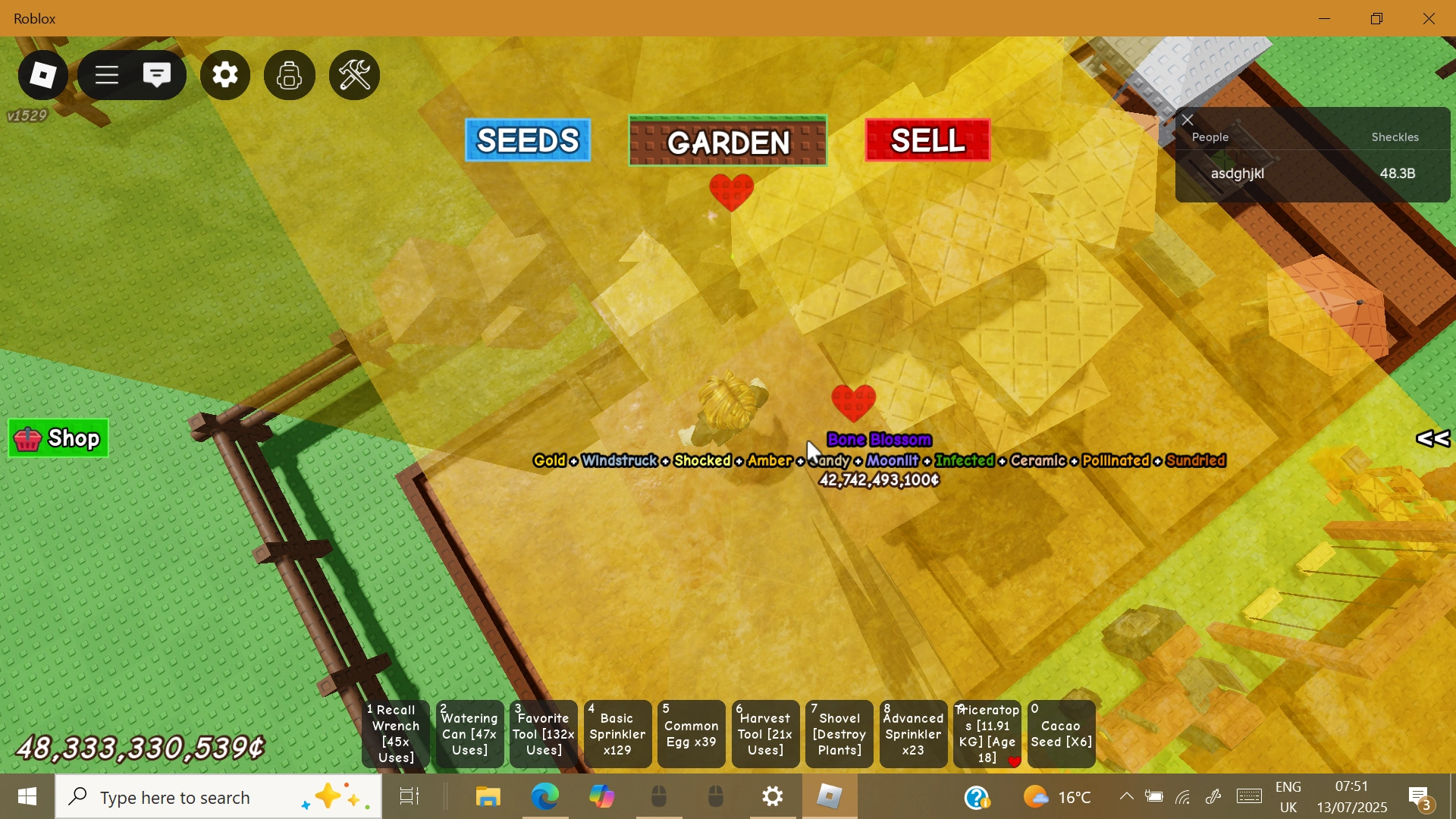Image resolution: width=1456 pixels, height=819 pixels.
Task: Switch to the SEEDS shop tab
Action: coord(527,140)
